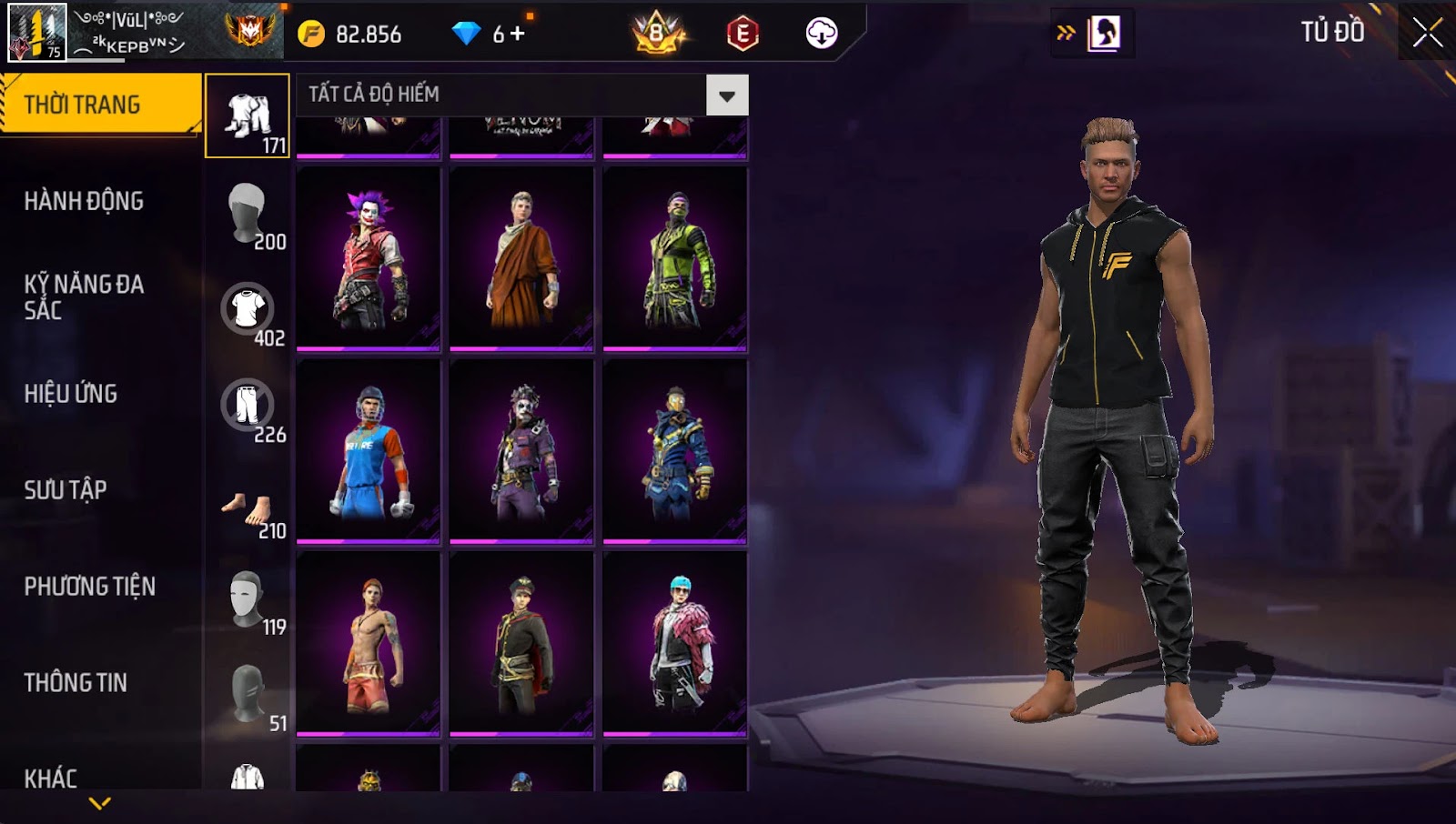Screen dimensions: 1456x824
Task: Show the headwear category with 200 items
Action: pos(248,214)
